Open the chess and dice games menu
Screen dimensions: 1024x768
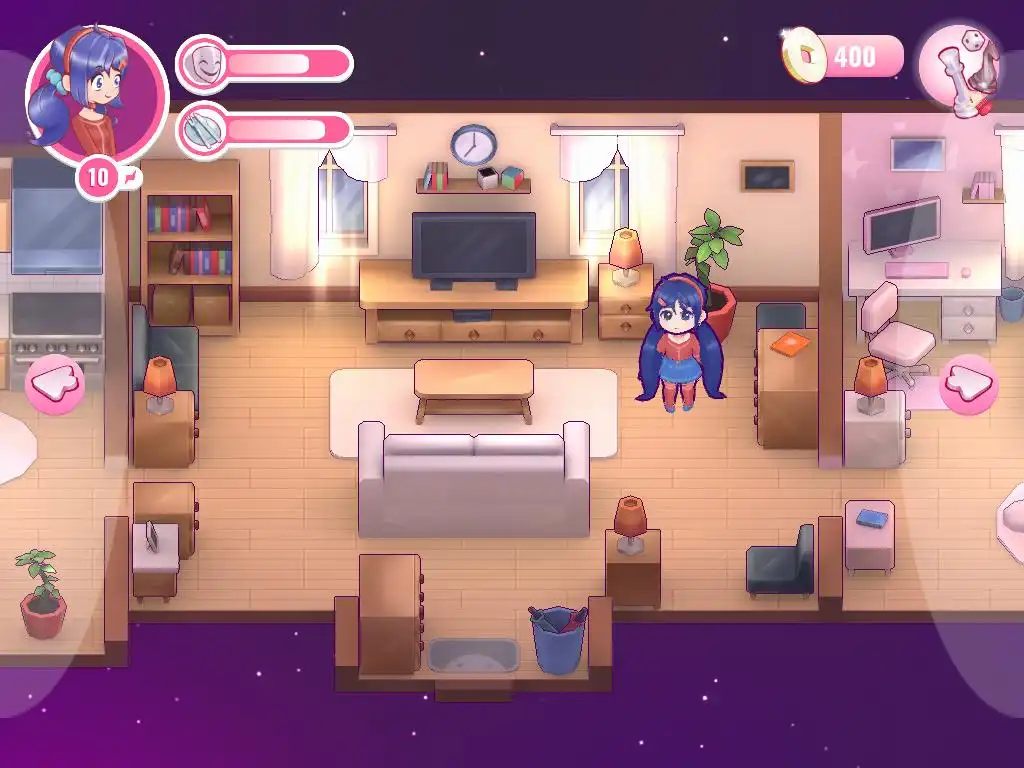[x=961, y=68]
